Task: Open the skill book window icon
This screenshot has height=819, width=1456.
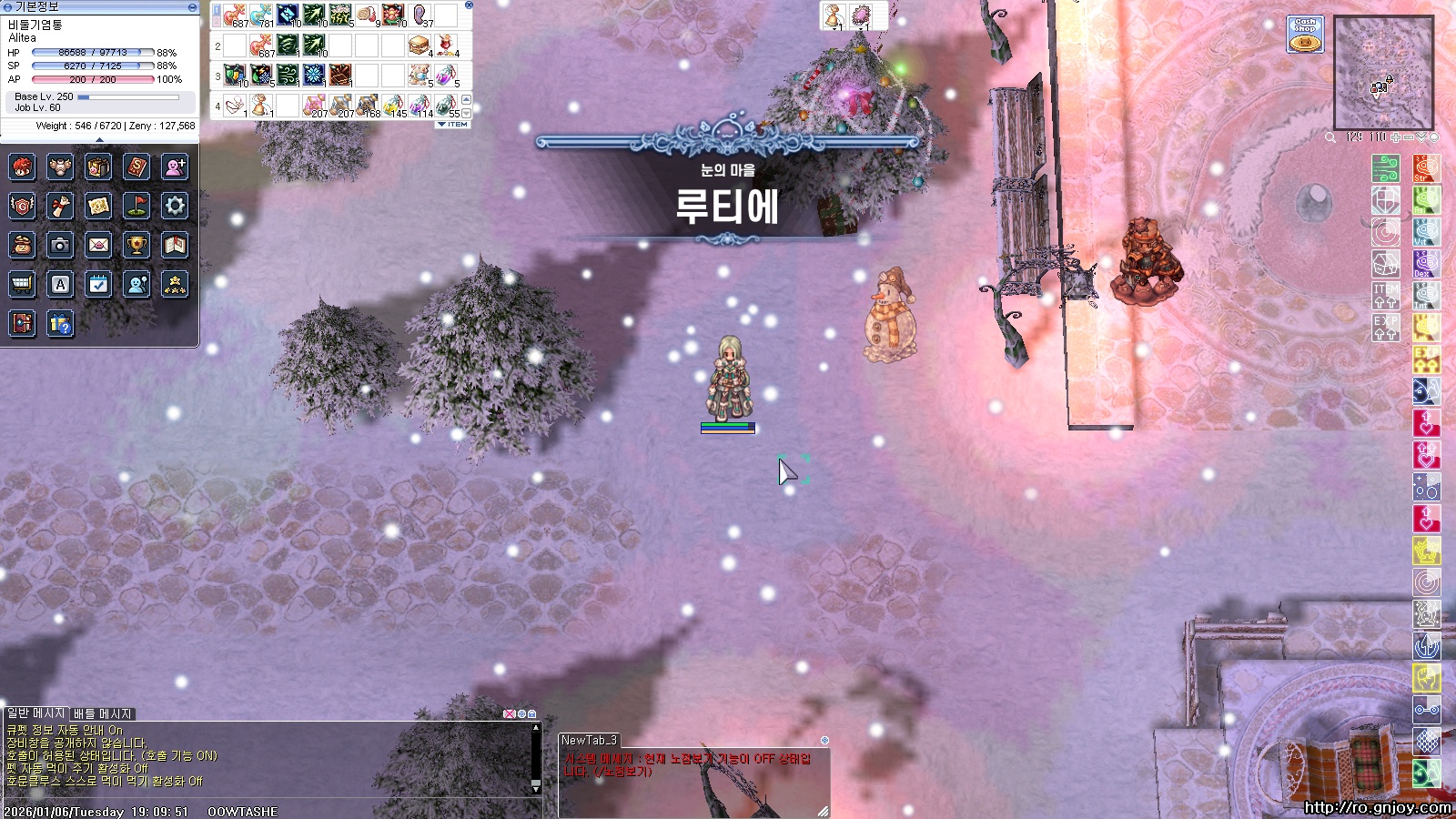Action: click(x=136, y=167)
